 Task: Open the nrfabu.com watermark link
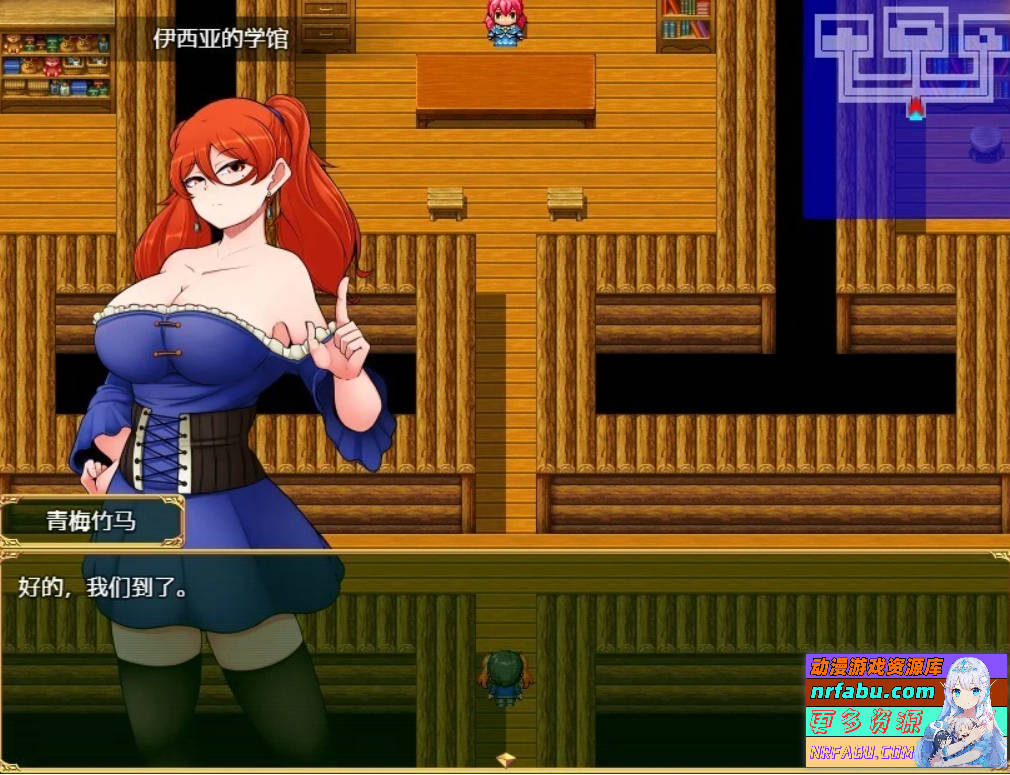coord(871,691)
